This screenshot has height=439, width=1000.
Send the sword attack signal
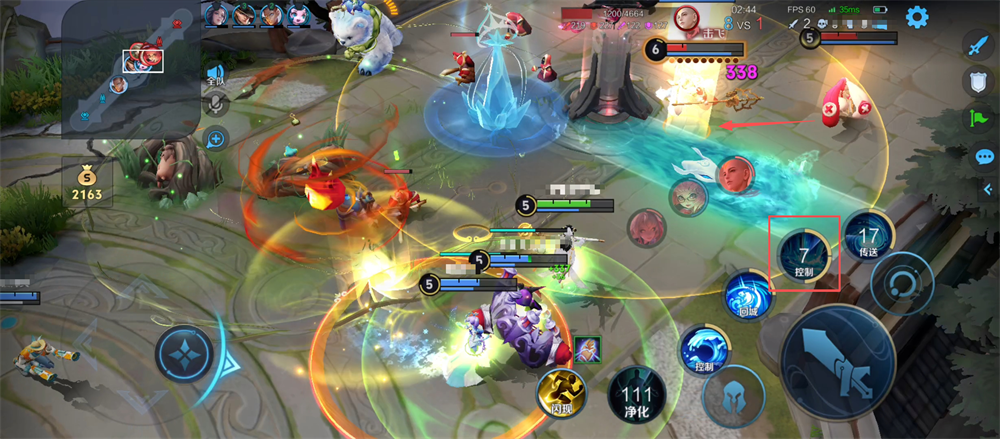click(x=977, y=45)
